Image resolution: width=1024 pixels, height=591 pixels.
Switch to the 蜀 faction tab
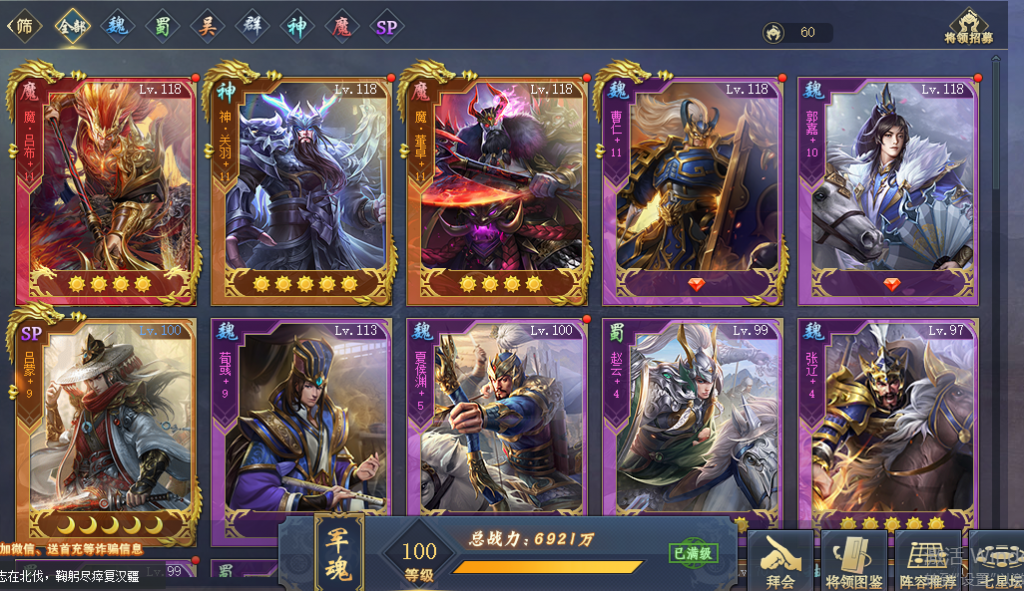162,26
